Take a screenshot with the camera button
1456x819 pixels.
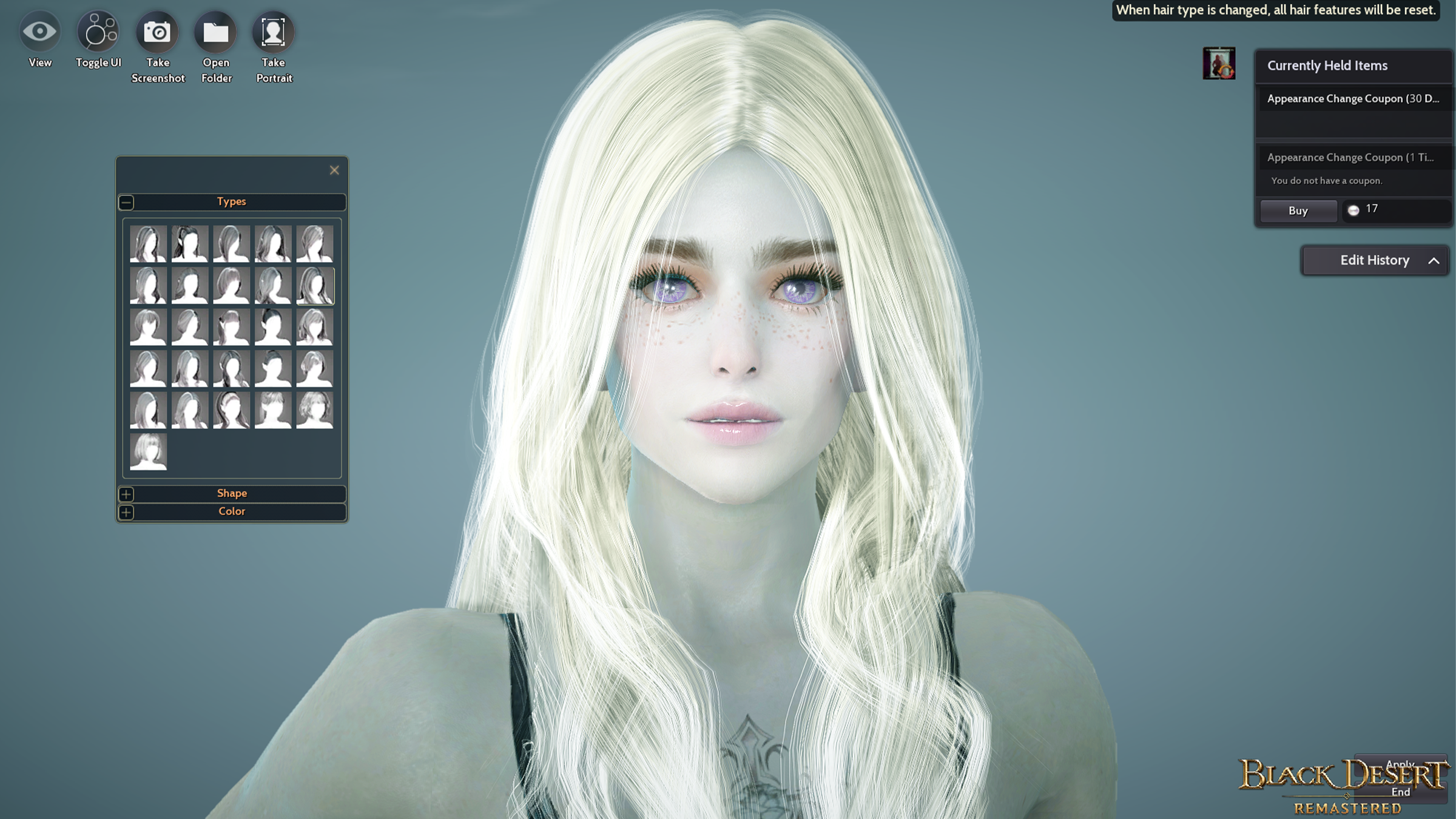(157, 32)
